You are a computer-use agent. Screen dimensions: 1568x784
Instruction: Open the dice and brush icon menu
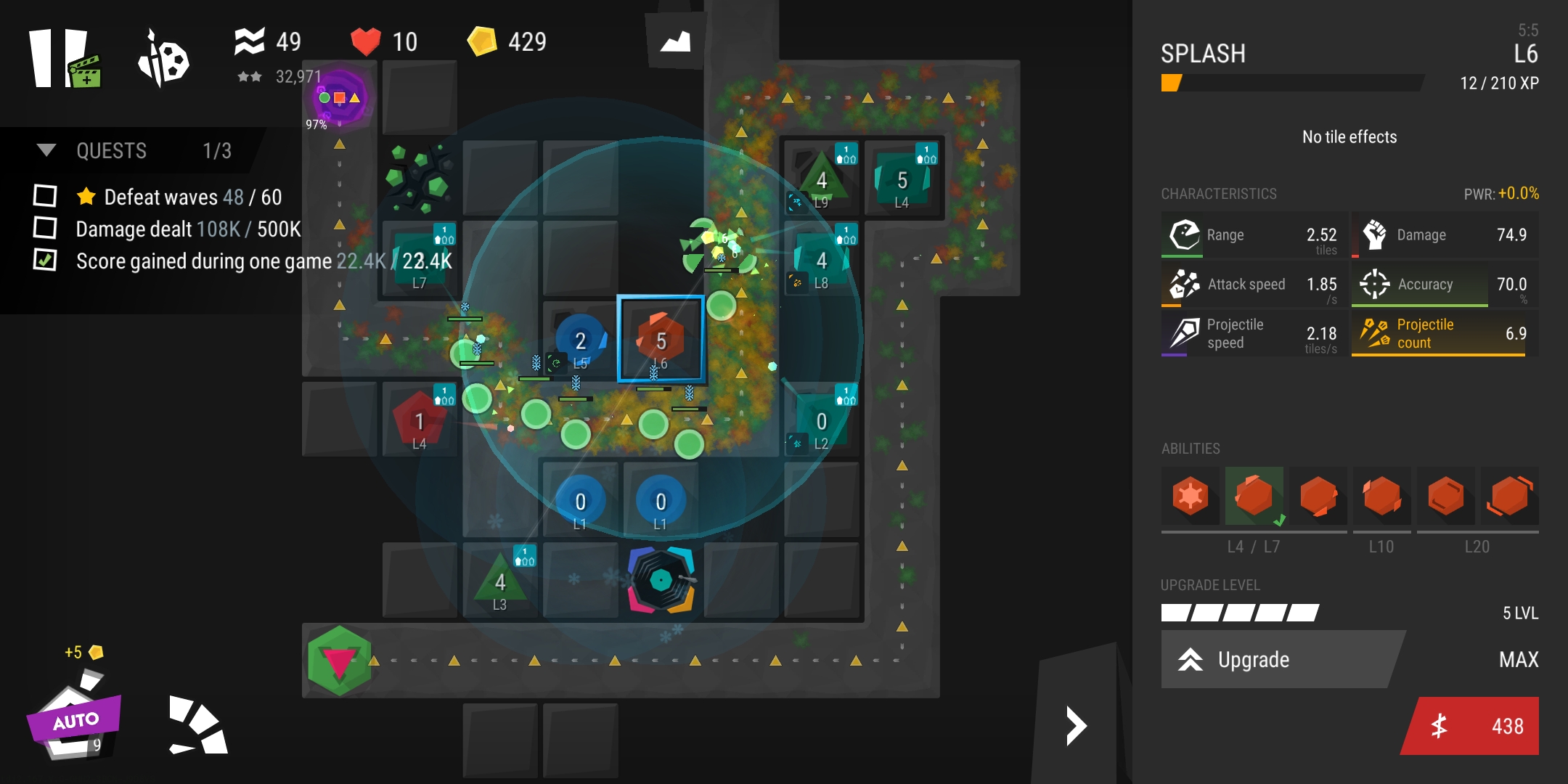[164, 60]
